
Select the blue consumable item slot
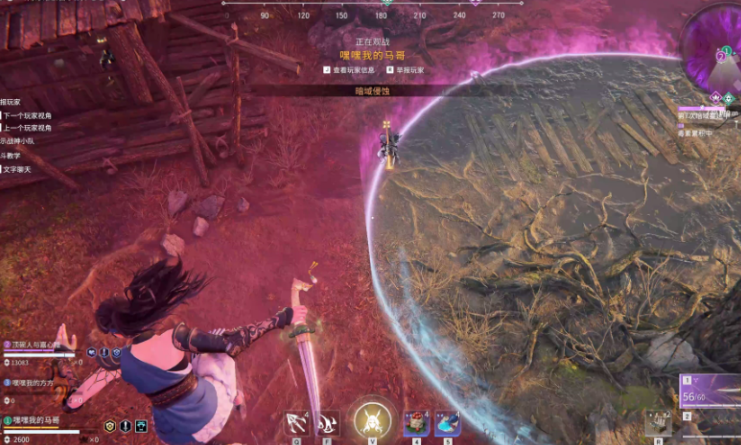pos(446,423)
